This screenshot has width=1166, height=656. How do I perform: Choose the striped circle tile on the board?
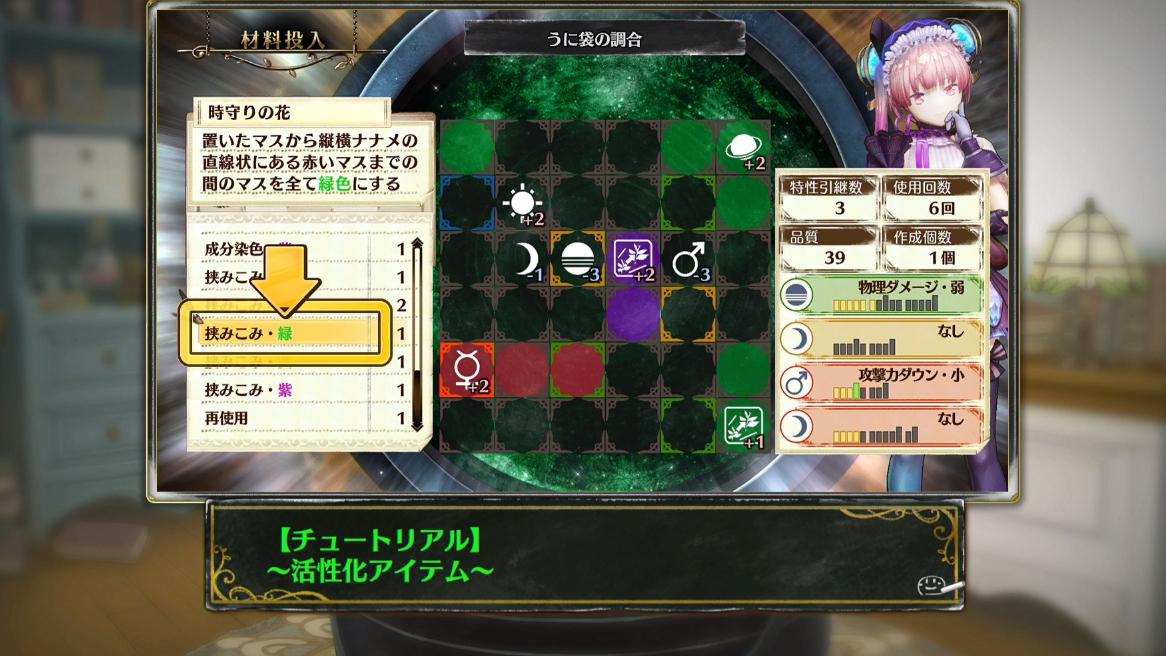click(577, 260)
